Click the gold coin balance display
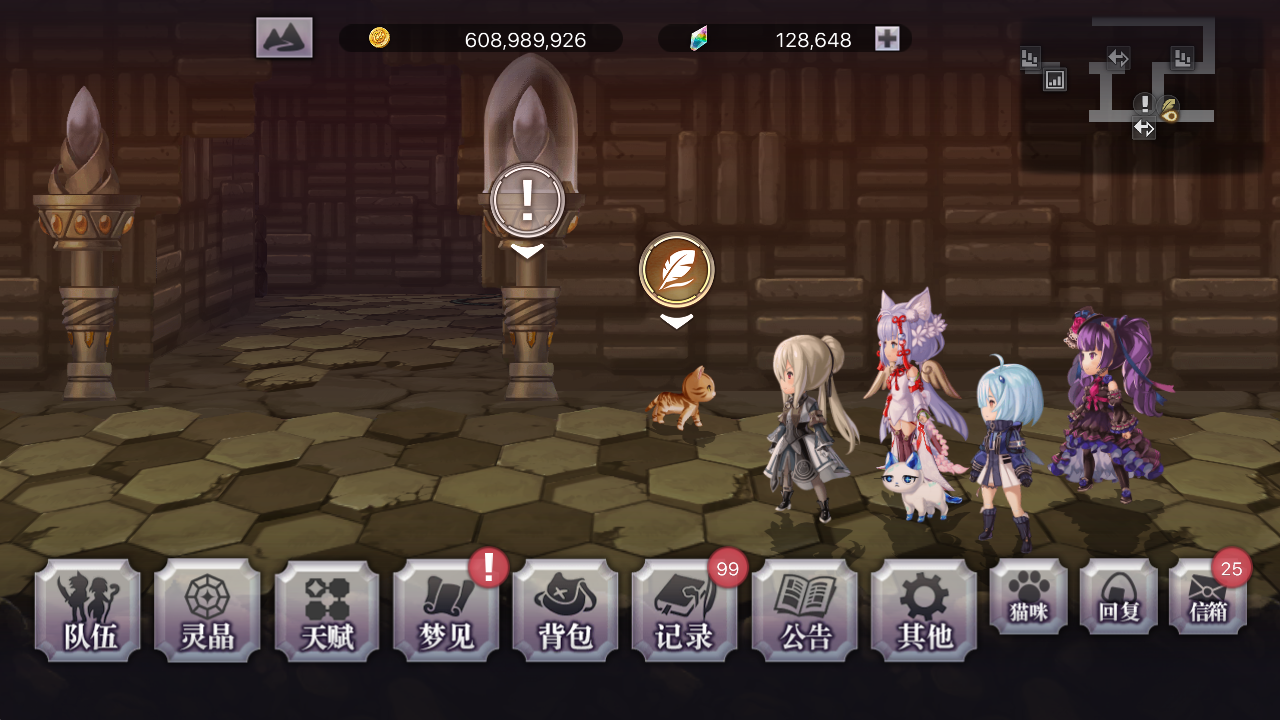1280x720 pixels. tap(480, 39)
